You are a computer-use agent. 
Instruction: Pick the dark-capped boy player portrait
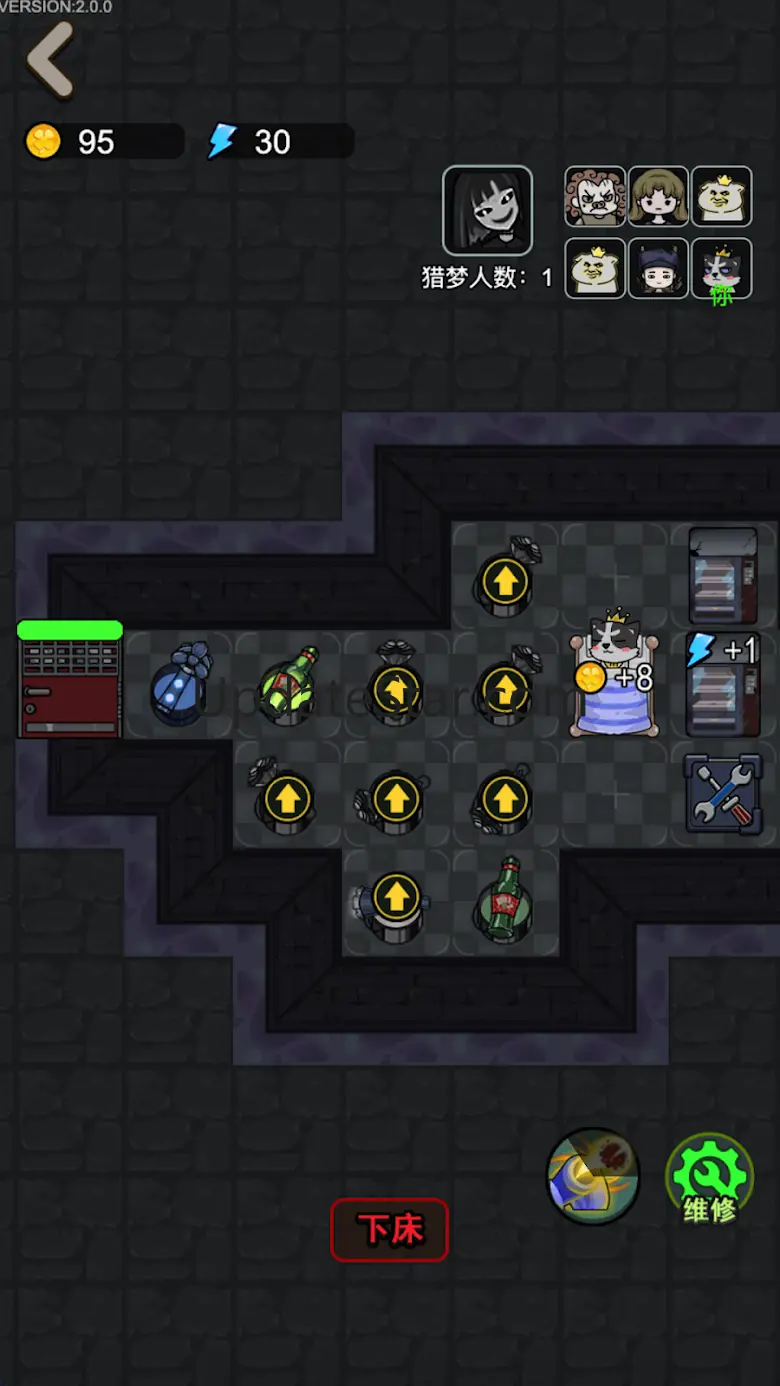[658, 268]
